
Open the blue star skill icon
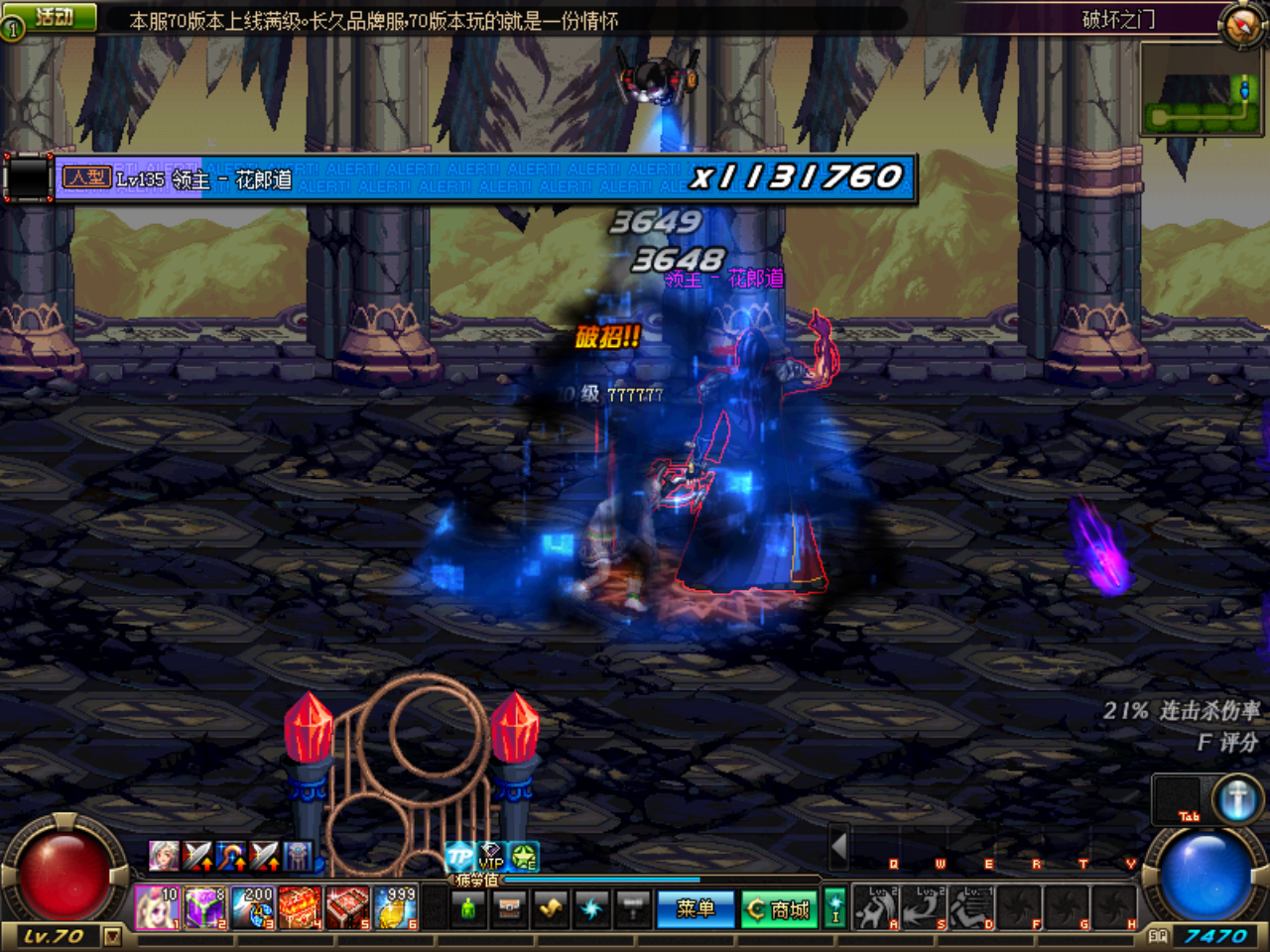592,909
